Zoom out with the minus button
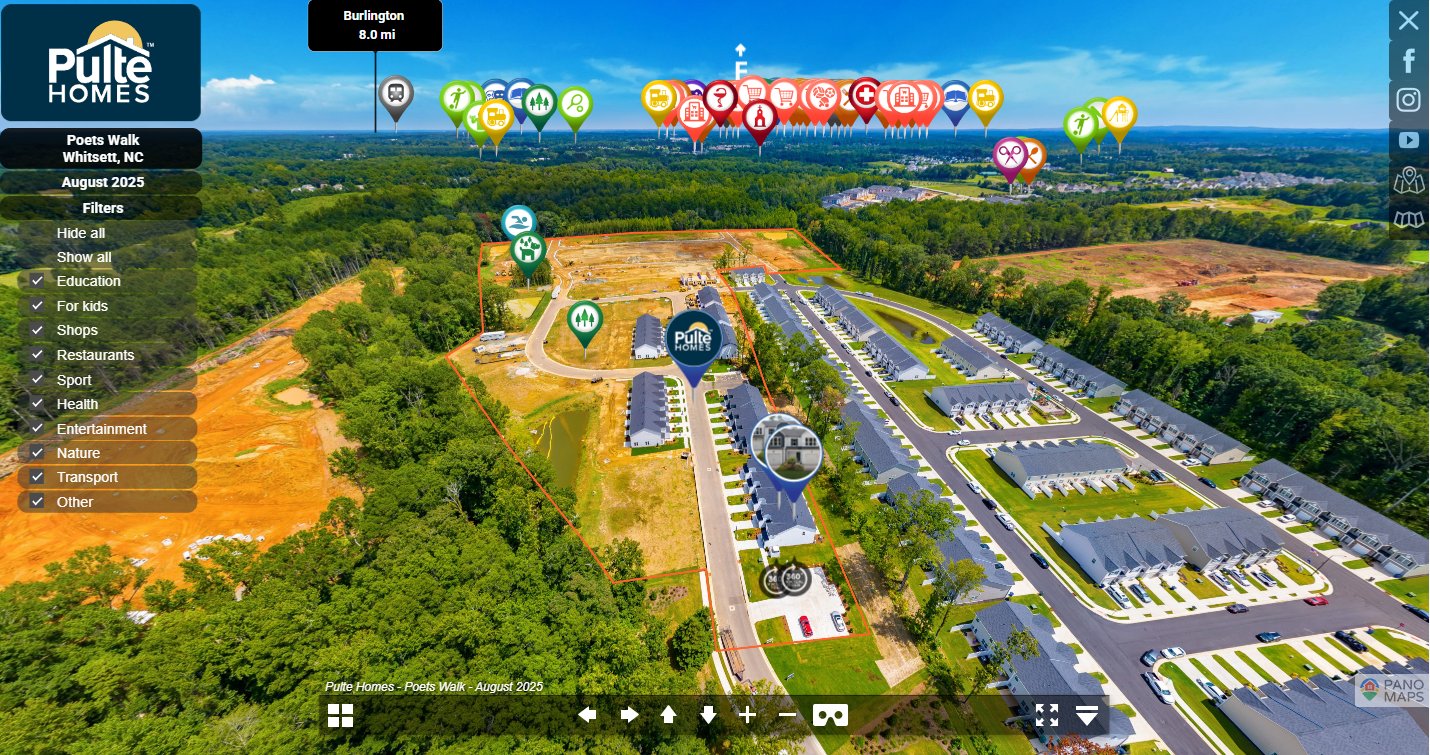This screenshot has width=1430, height=755. 788,715
